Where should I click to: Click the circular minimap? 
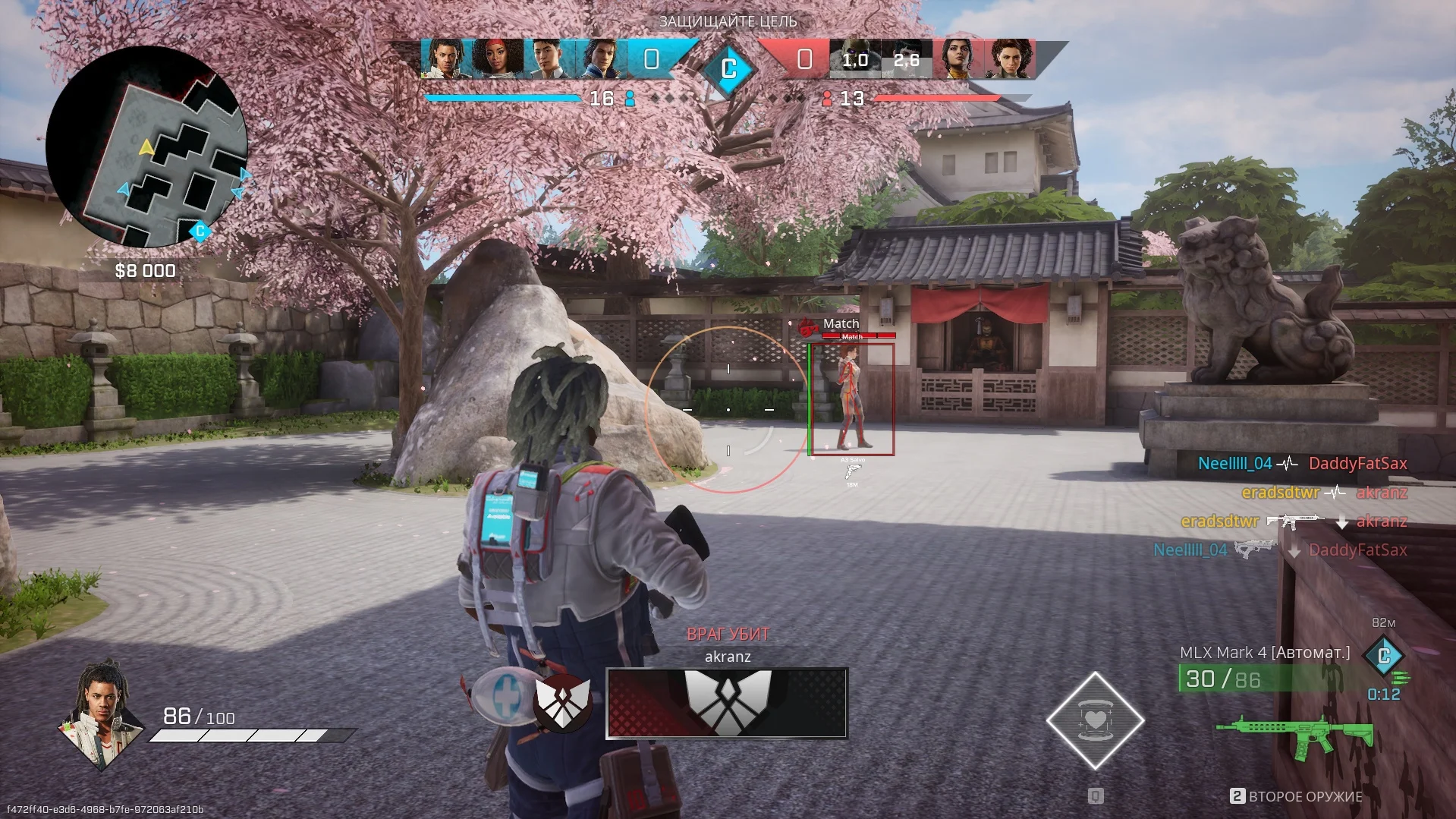(x=146, y=147)
